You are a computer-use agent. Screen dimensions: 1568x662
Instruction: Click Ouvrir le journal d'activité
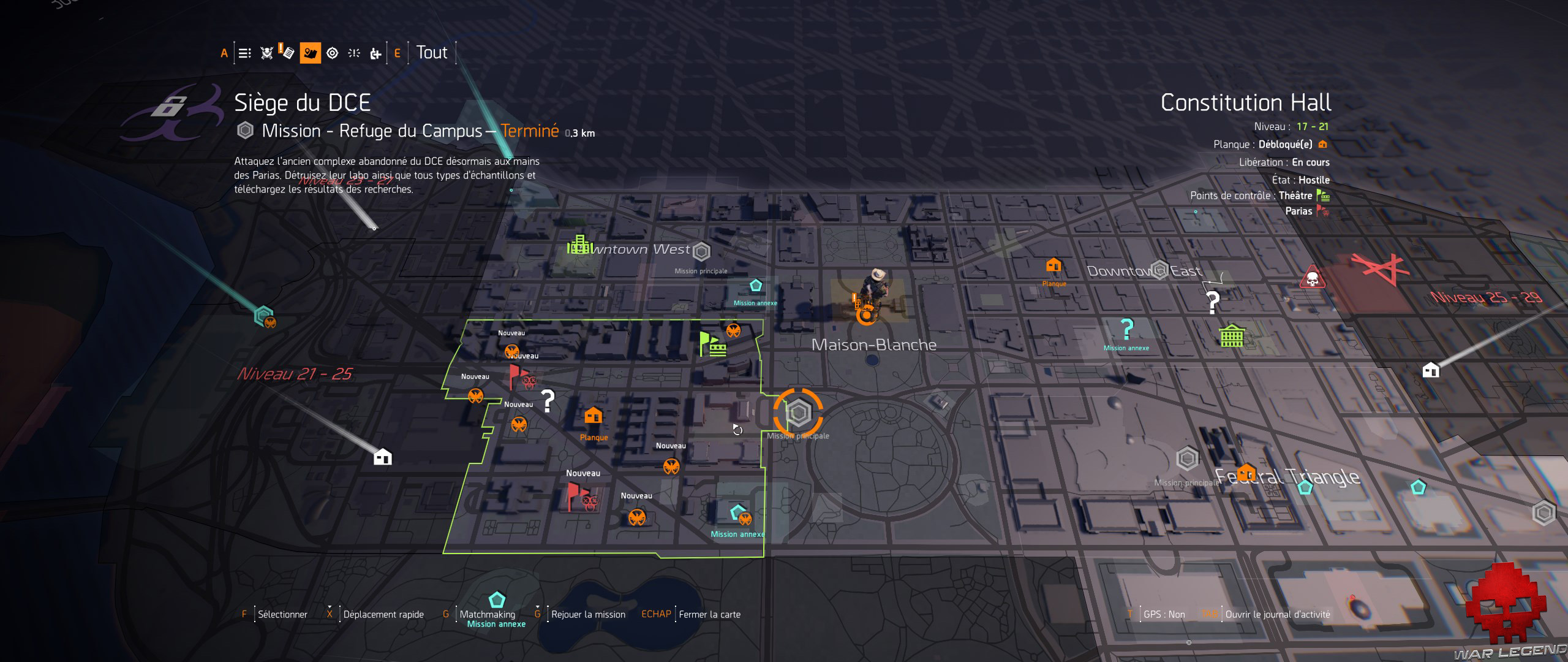[x=1268, y=614]
